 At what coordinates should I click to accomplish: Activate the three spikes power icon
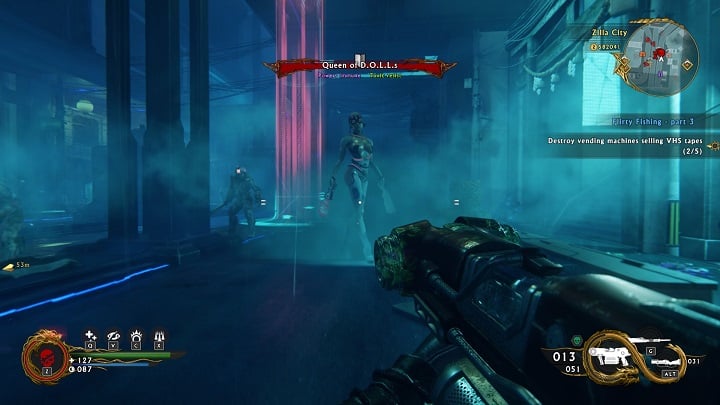tap(159, 335)
